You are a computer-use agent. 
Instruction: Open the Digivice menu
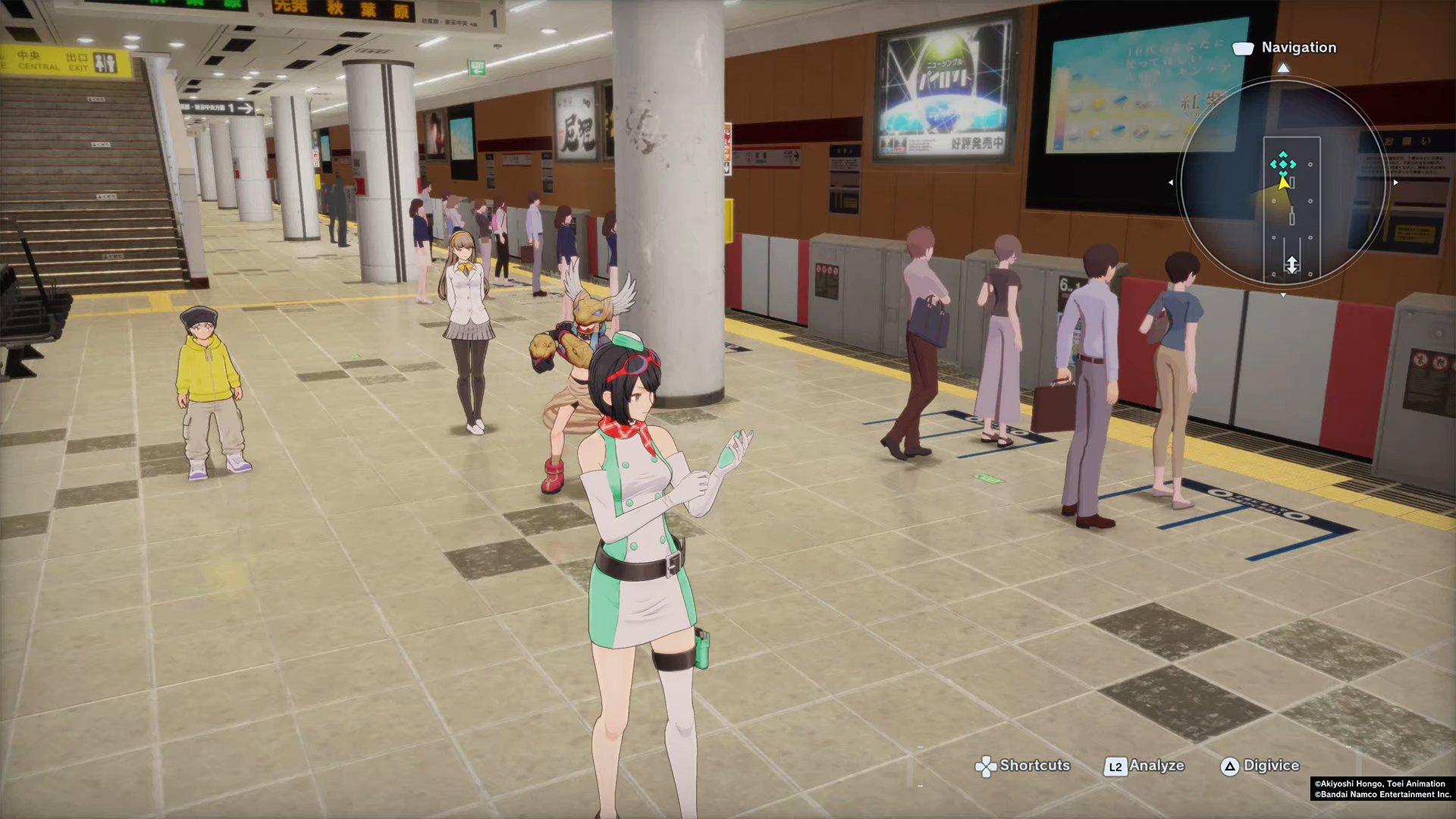click(x=1272, y=767)
